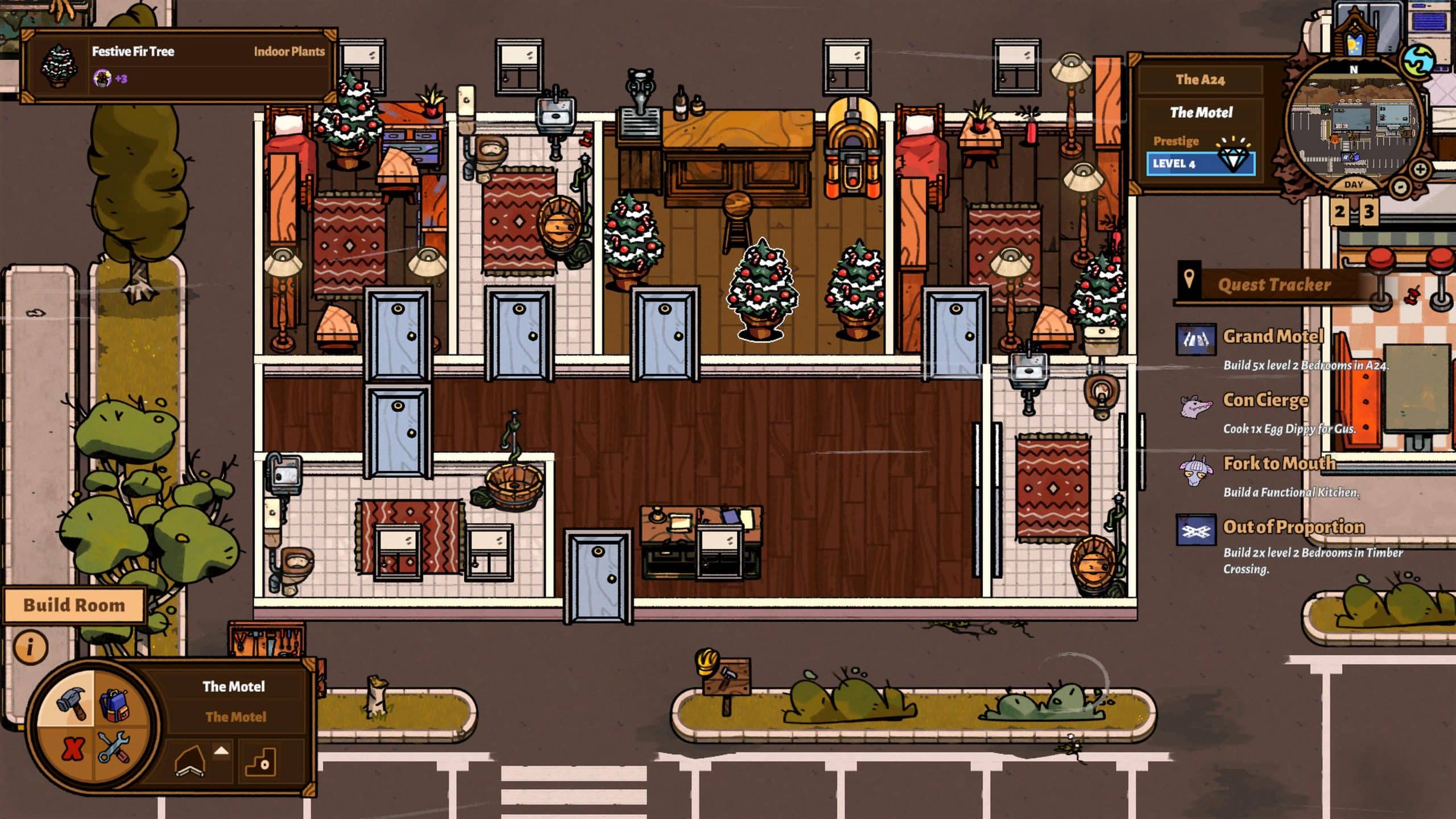Select the stairs floor-level button
The height and width of the screenshot is (819, 1456).
coord(262,761)
